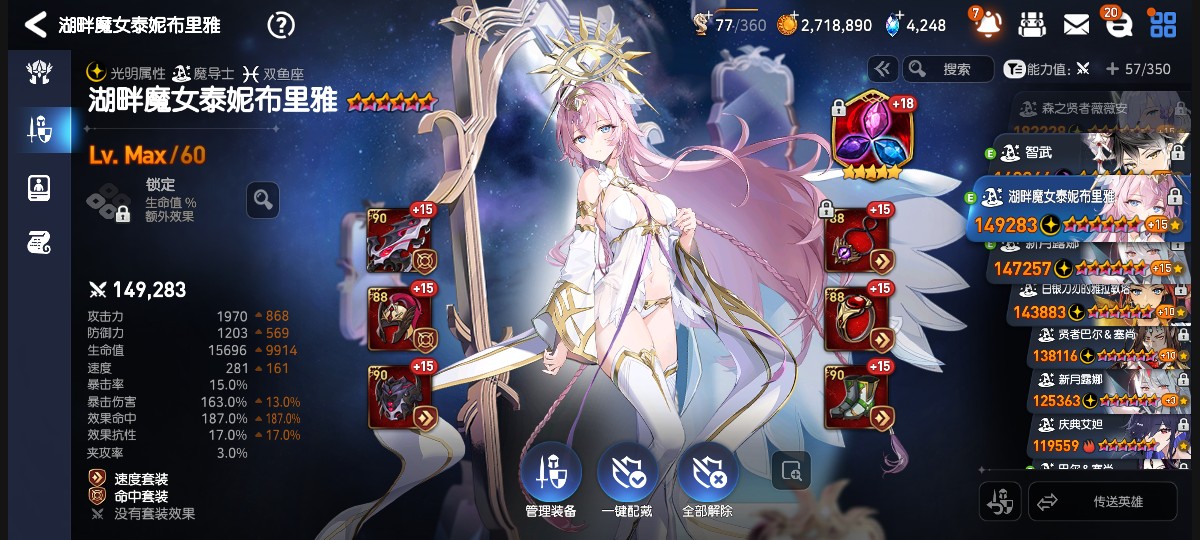Switch to the scroll icon side tab
1200x540 pixels.
coord(39,241)
